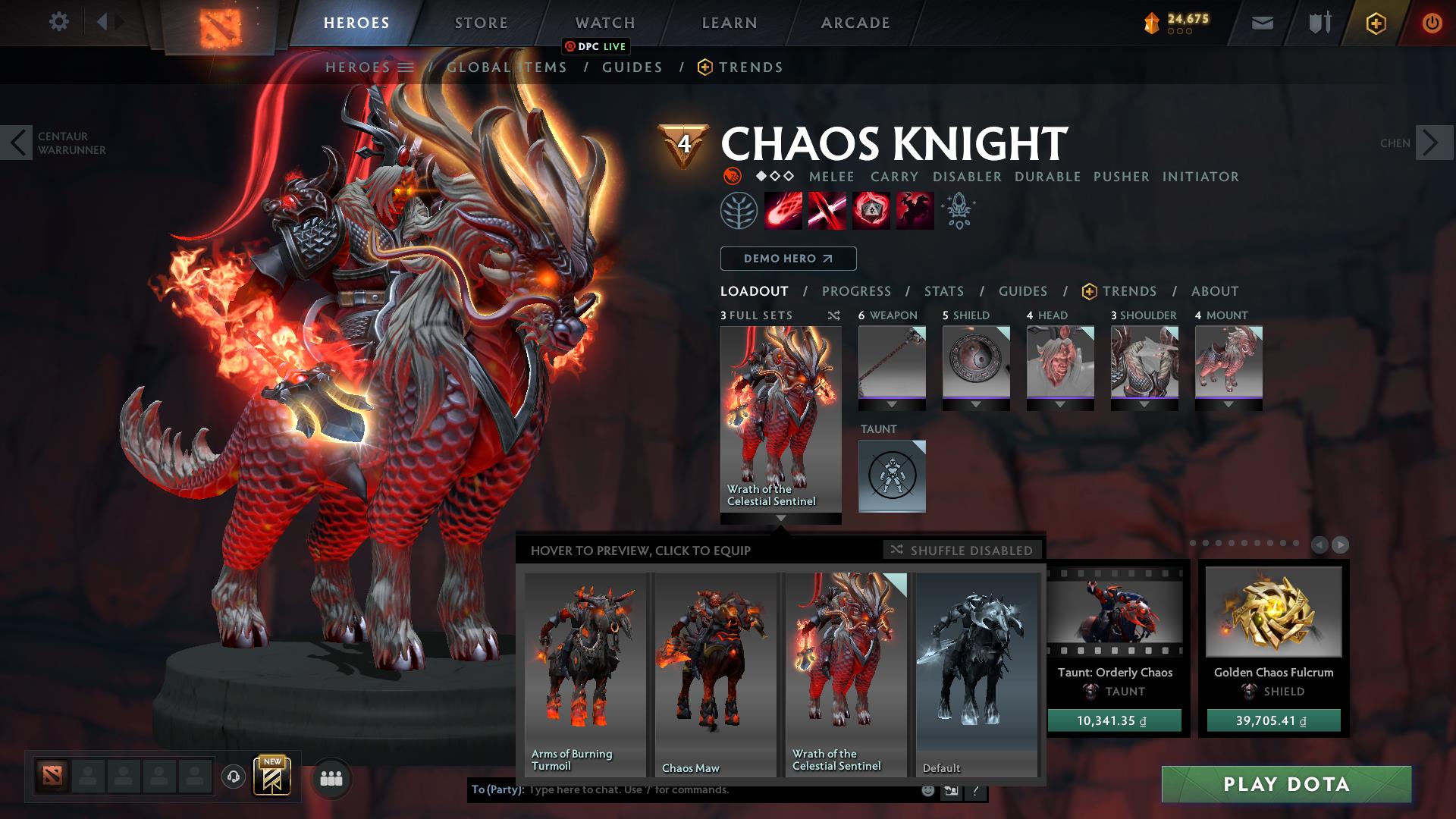Choose the Default set

(976, 673)
